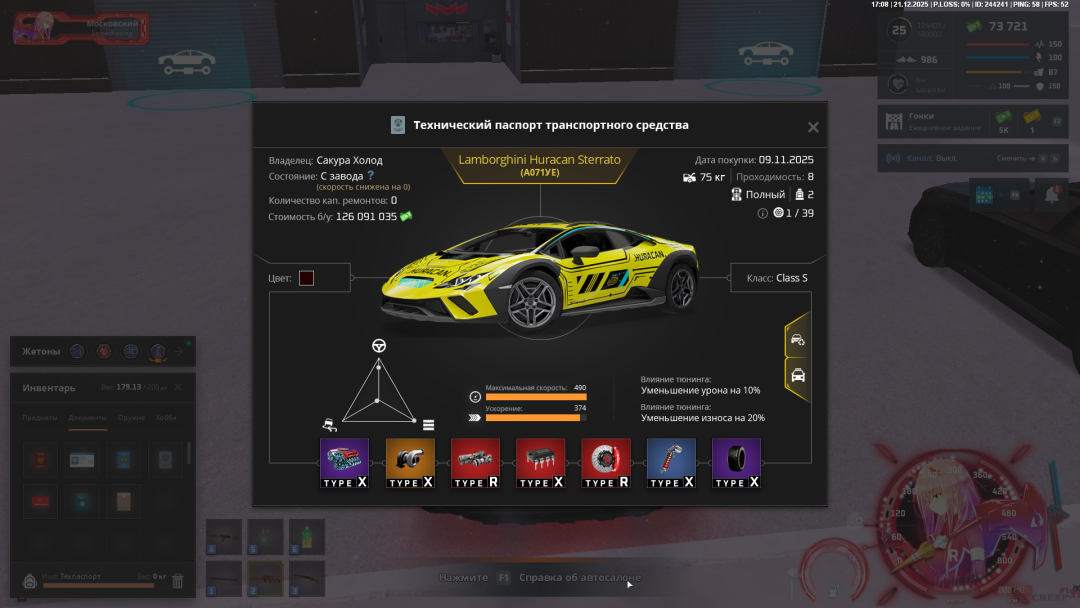Image resolution: width=1080 pixels, height=608 pixels.
Task: Select the camshaft tuning slot
Action: point(475,463)
